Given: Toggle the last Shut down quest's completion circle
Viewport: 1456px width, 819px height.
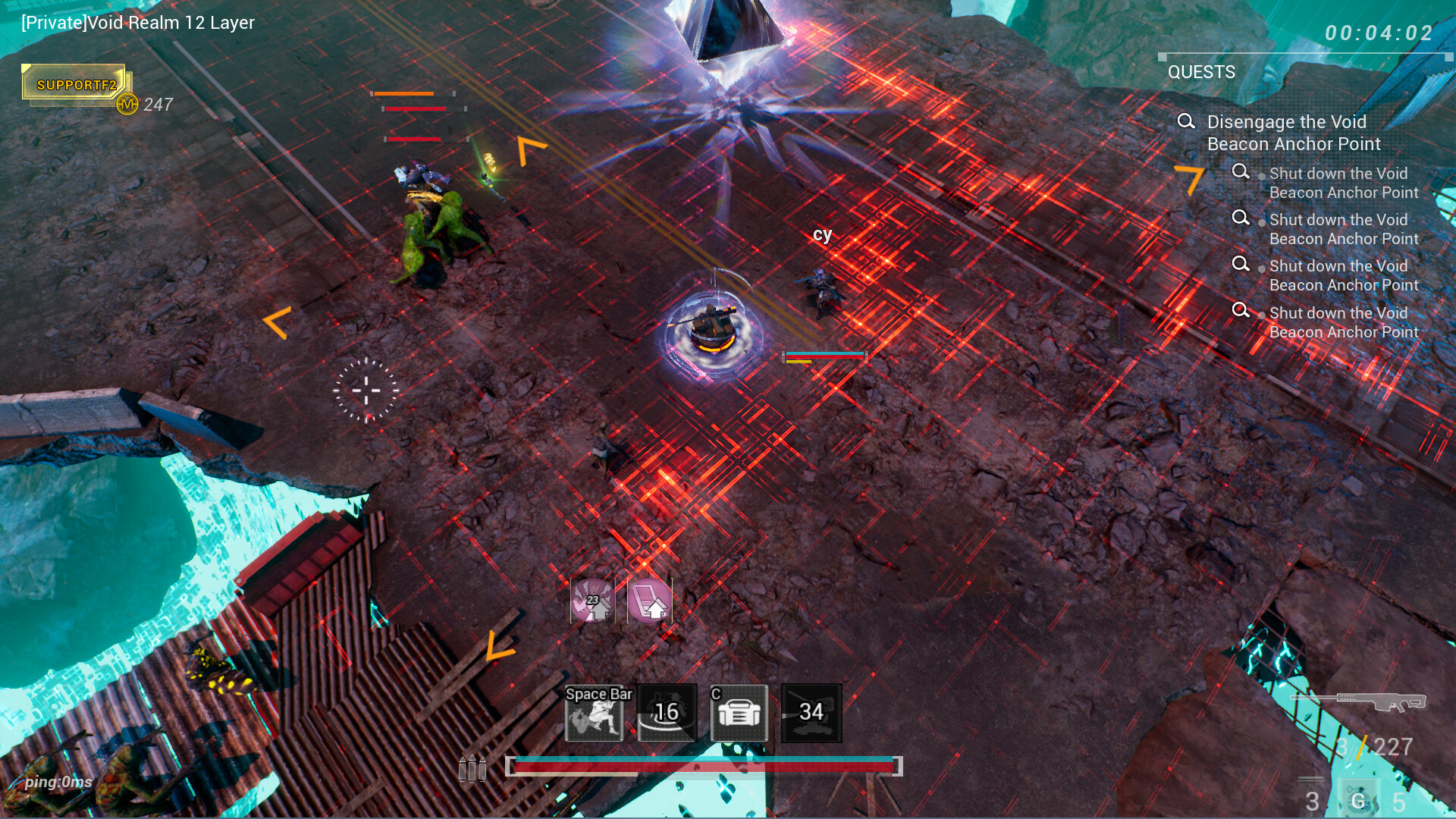Looking at the screenshot, I should click(1261, 314).
